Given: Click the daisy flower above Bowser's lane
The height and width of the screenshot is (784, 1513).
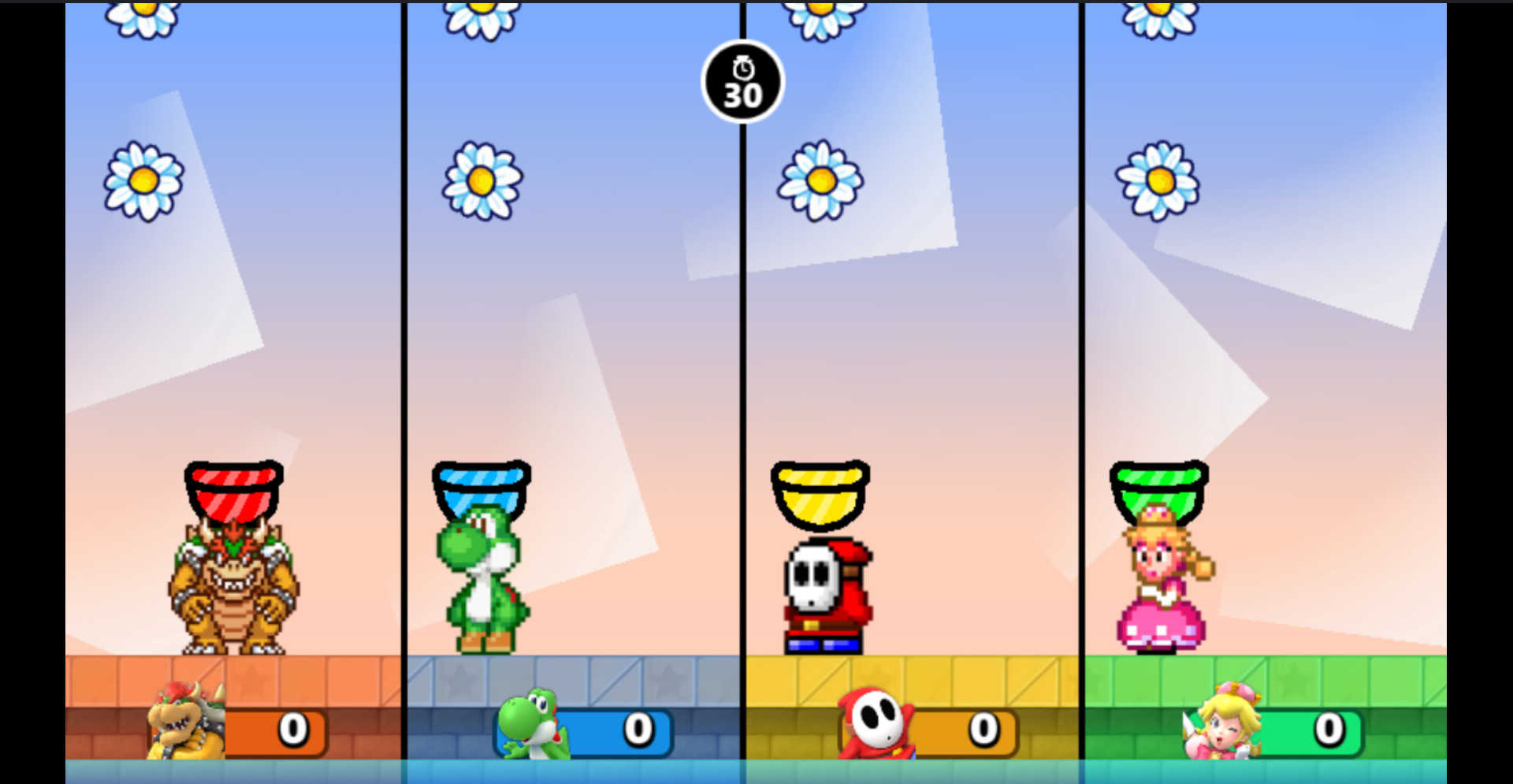Looking at the screenshot, I should point(143,180).
